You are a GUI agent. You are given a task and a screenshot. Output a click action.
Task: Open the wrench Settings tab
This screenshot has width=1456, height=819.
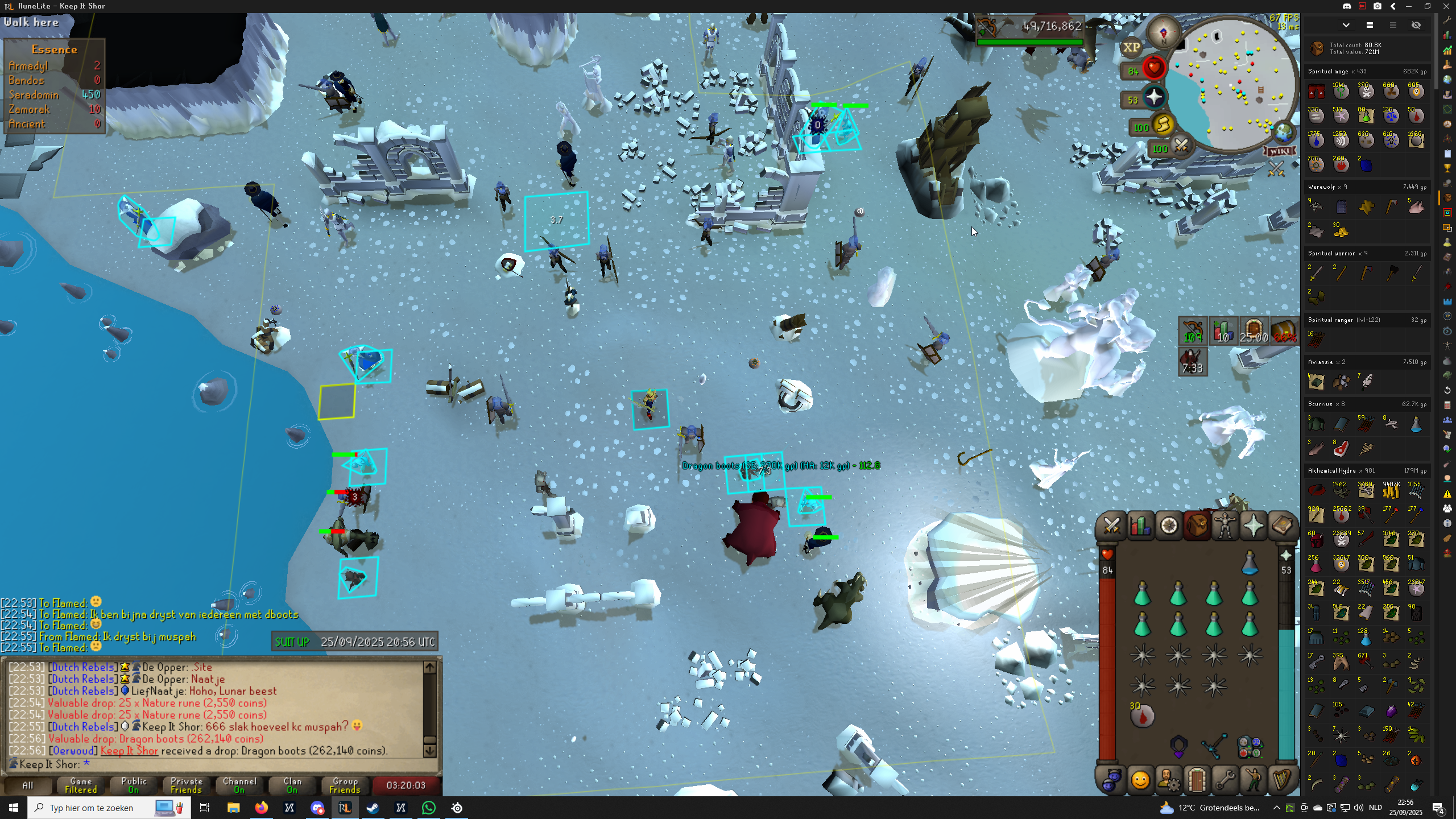1225,780
